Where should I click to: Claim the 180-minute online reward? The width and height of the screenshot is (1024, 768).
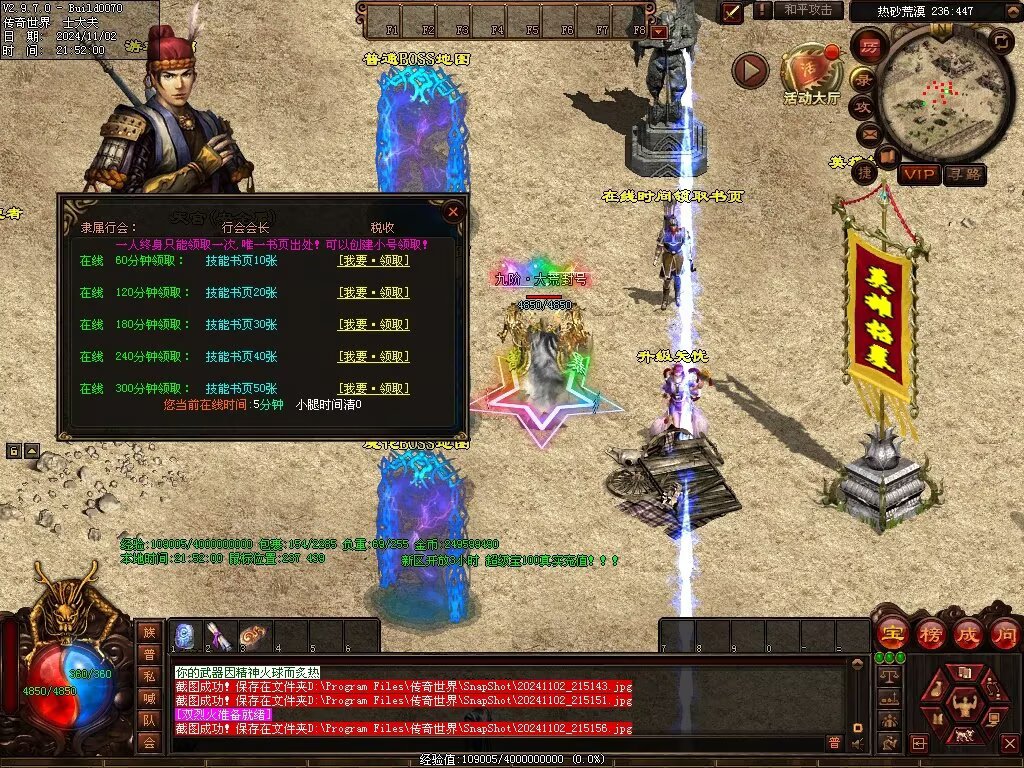(x=373, y=325)
